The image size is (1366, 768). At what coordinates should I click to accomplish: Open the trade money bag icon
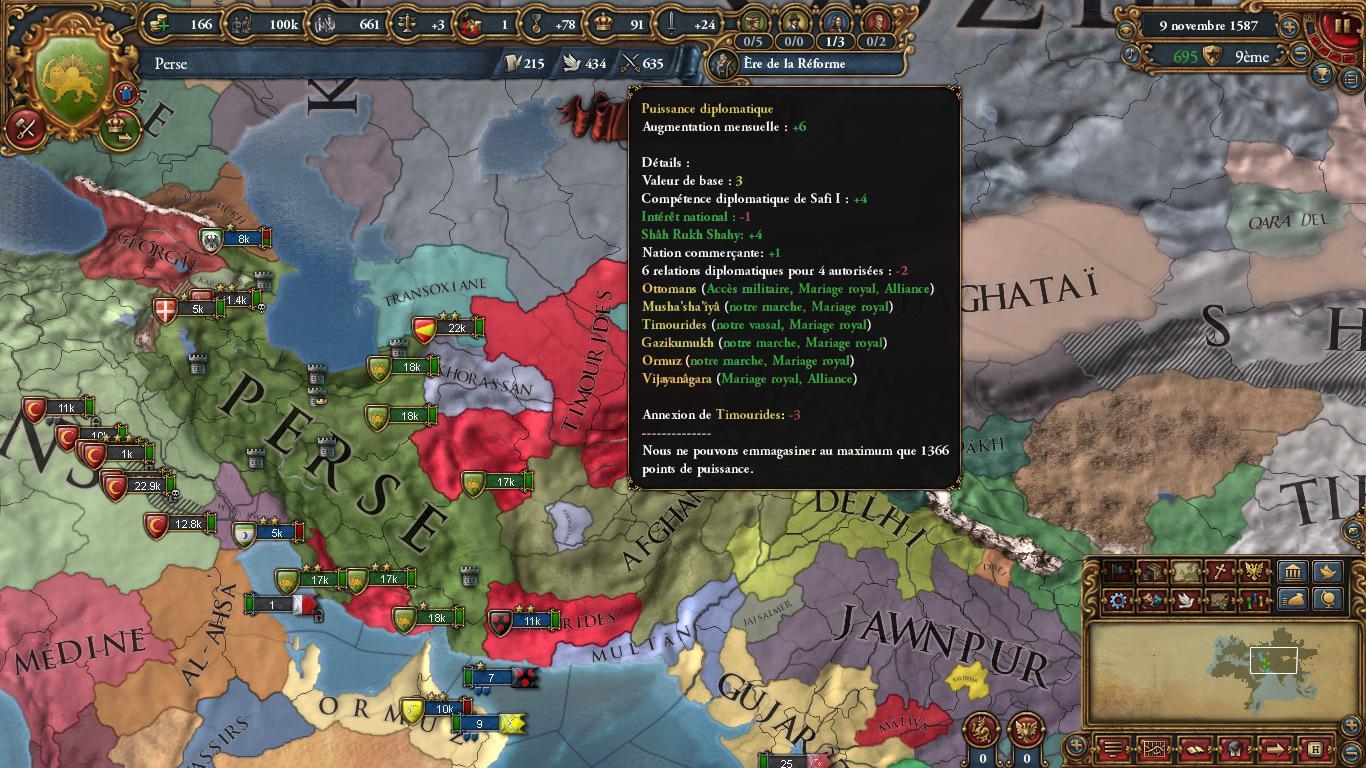[1291, 598]
